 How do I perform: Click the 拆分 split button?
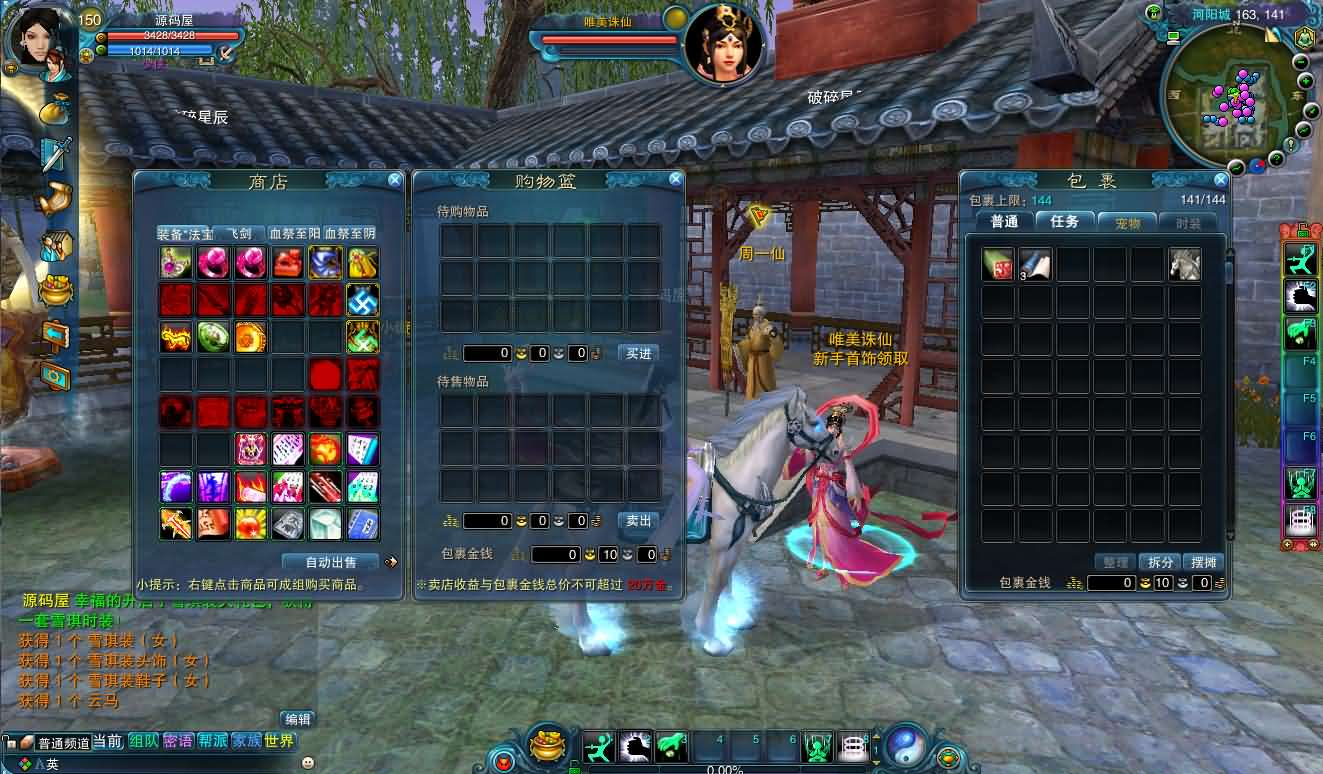(1160, 562)
